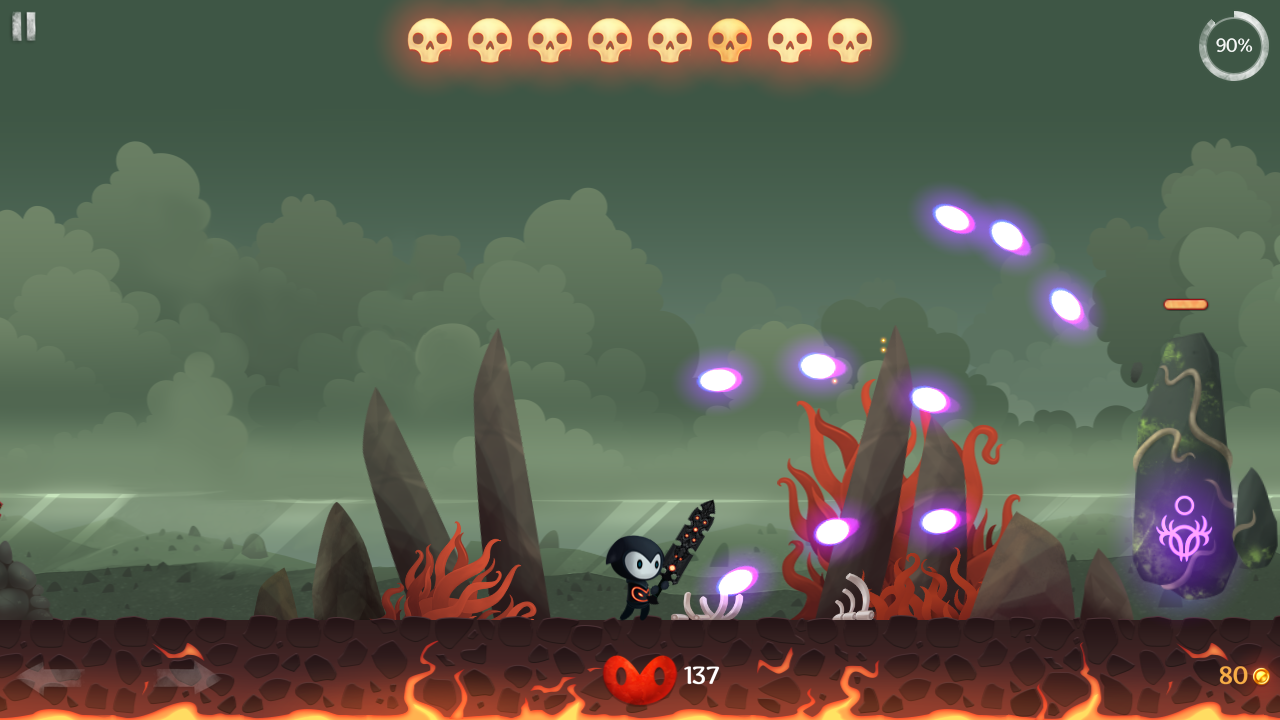The height and width of the screenshot is (720, 1280).
Task: Select the second skull in the header
Action: (489, 40)
